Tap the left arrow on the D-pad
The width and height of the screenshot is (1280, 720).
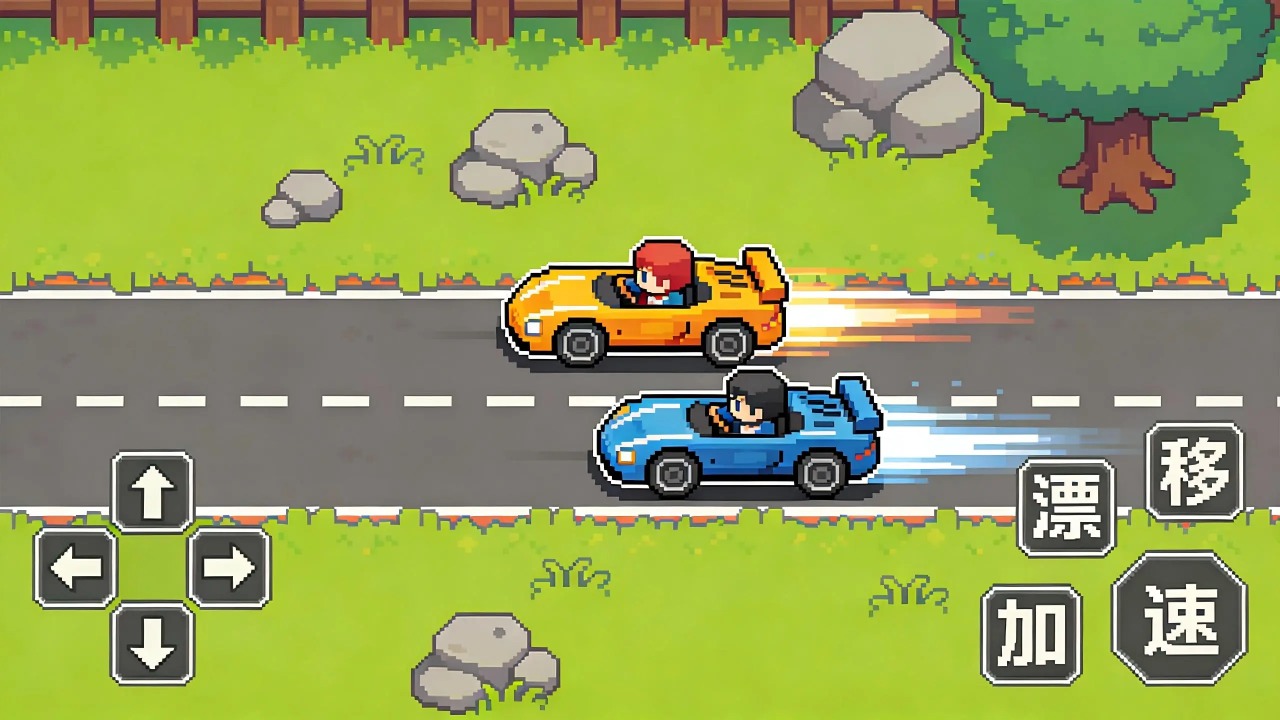[76, 568]
